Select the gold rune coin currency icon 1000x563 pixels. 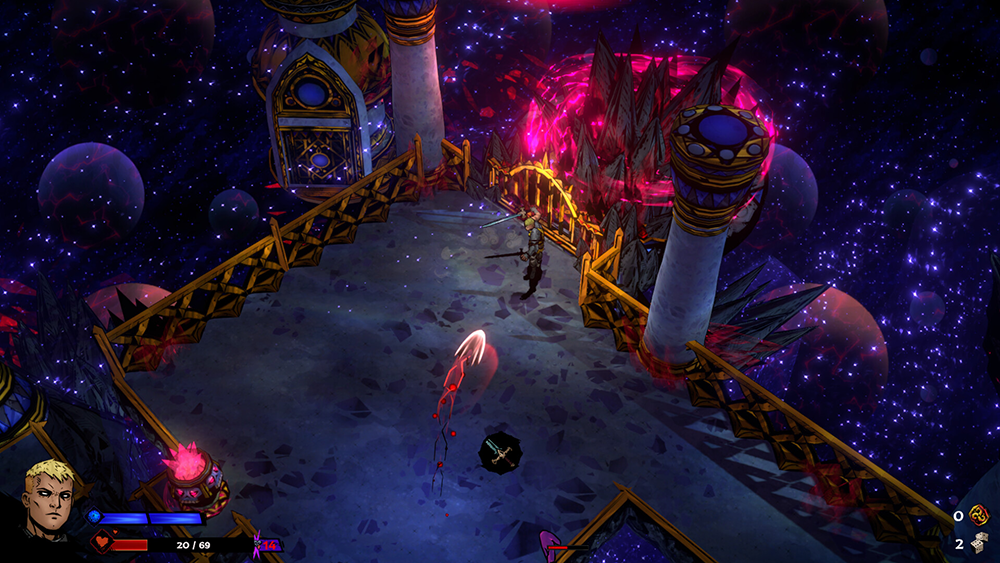click(x=978, y=515)
